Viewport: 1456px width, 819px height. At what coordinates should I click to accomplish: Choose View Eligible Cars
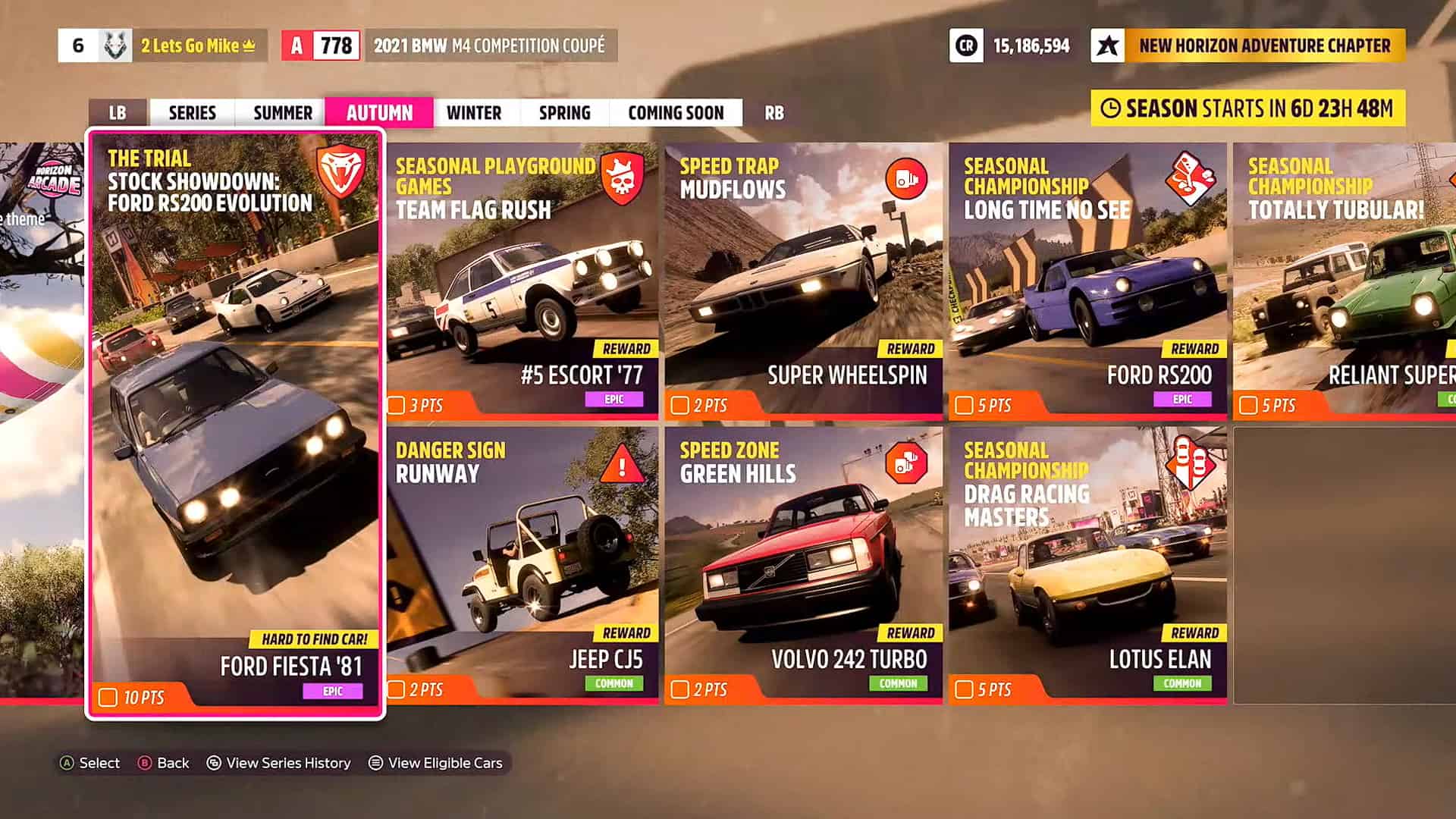[x=445, y=763]
